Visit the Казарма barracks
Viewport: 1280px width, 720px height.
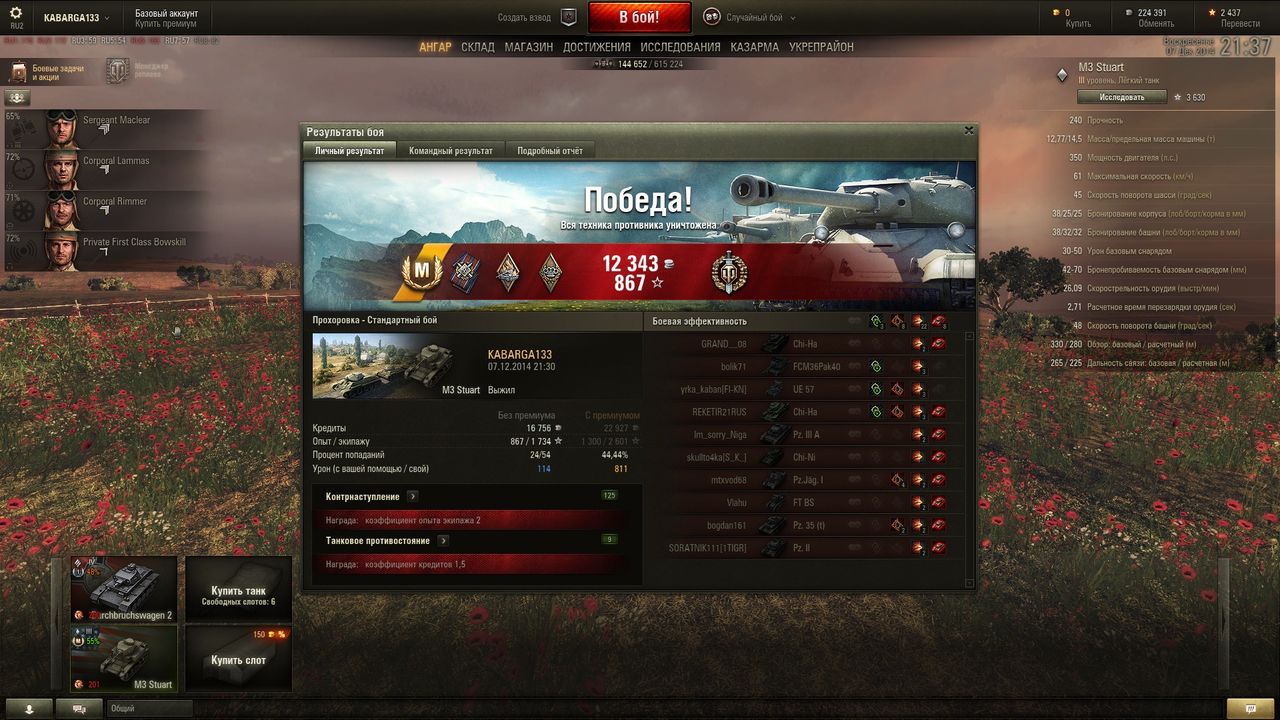point(754,47)
